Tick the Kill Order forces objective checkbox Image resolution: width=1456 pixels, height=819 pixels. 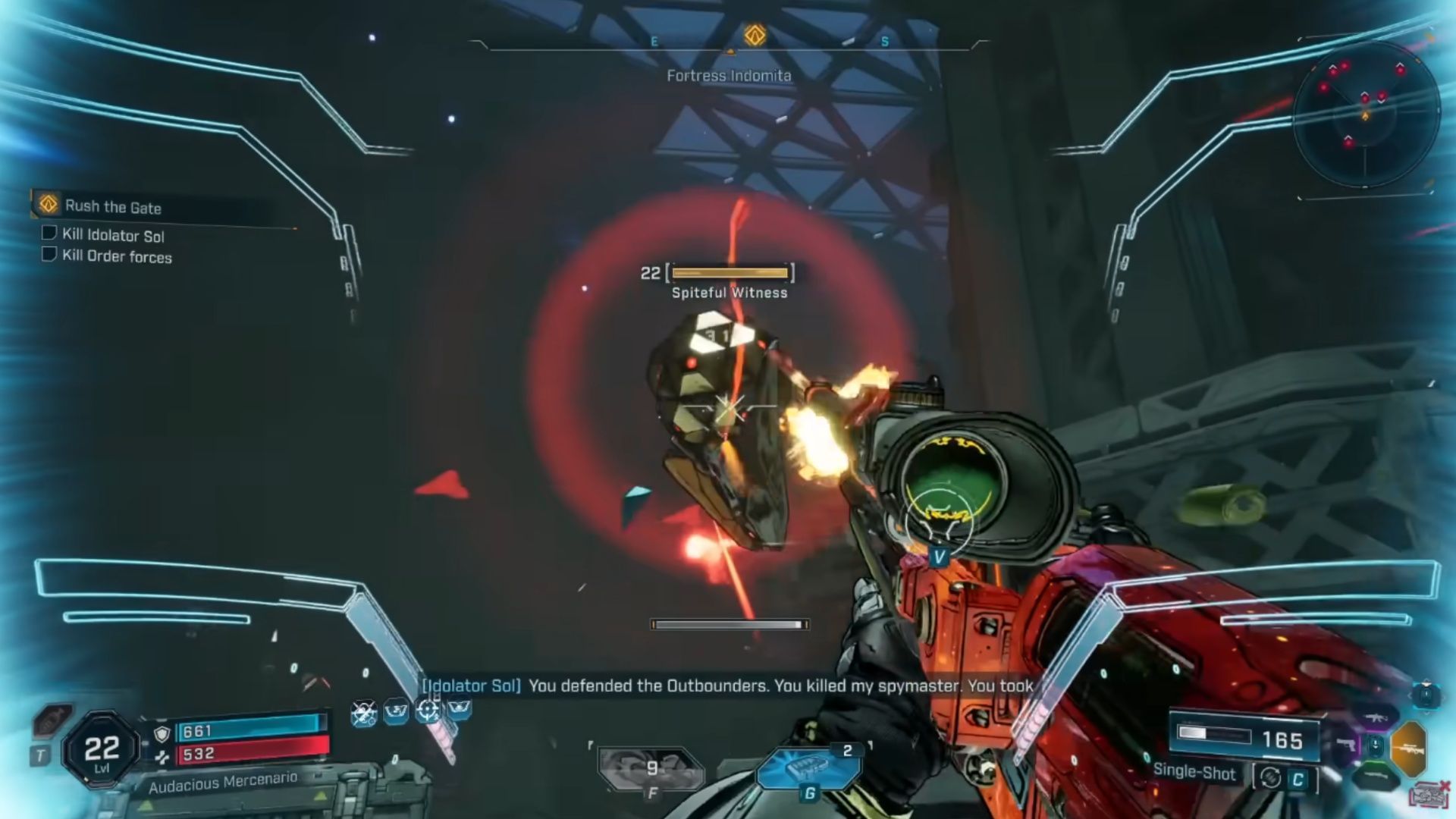(49, 254)
